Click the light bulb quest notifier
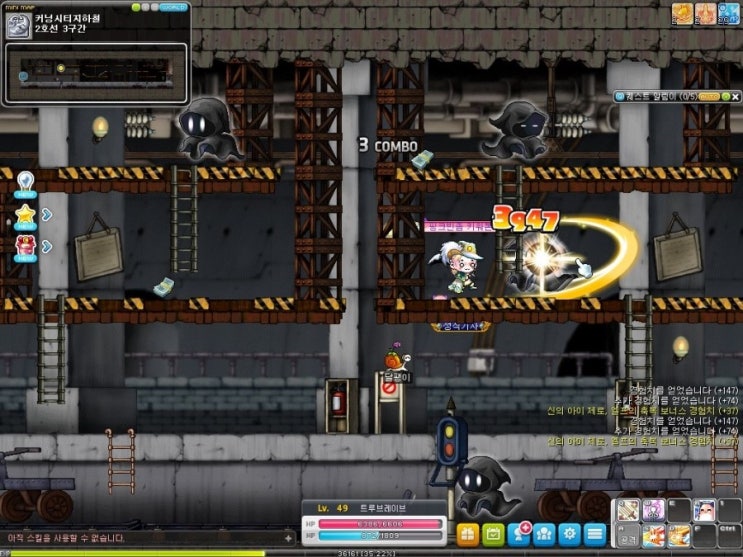 (24, 184)
